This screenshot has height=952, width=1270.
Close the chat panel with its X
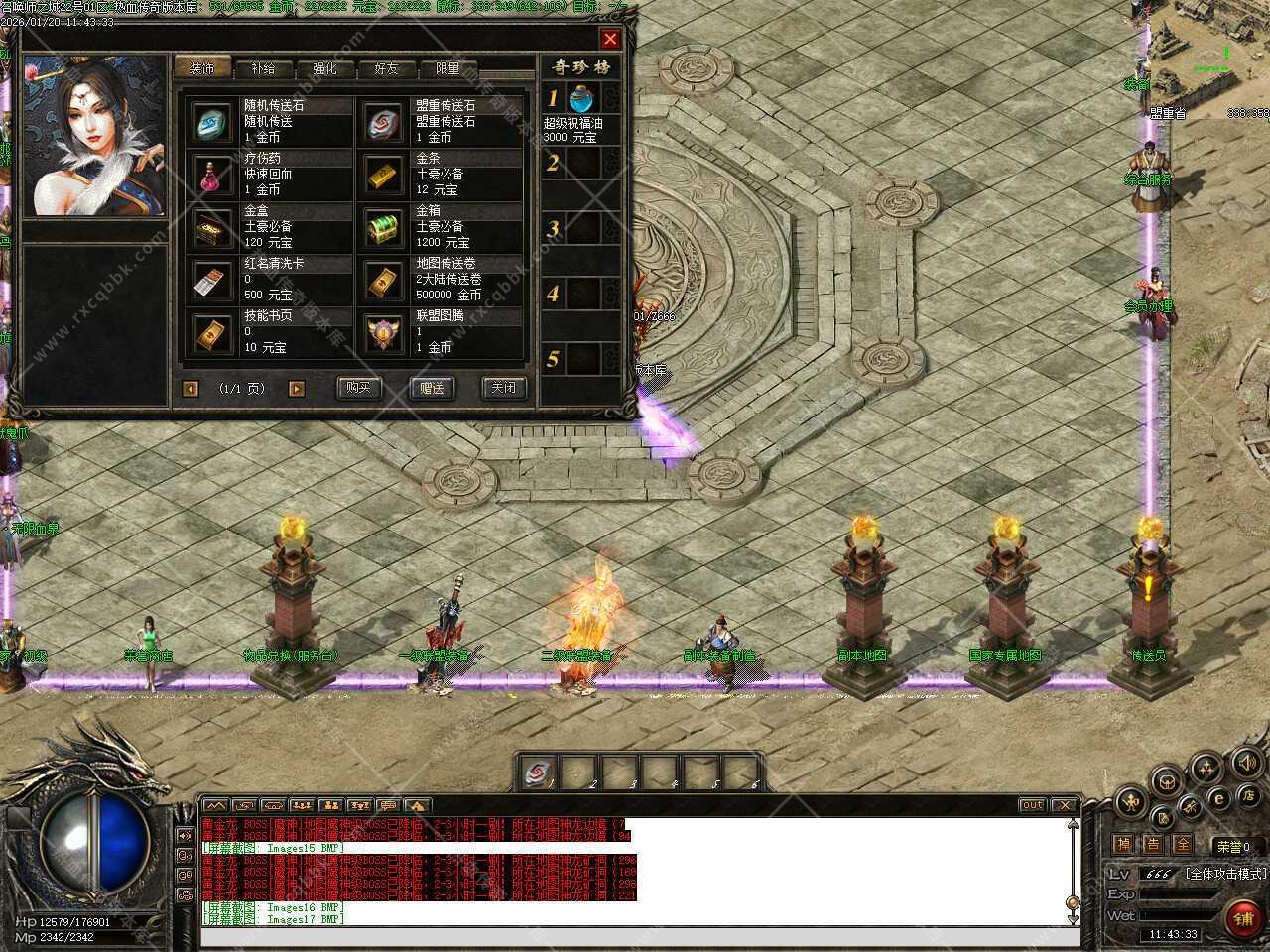[1064, 805]
